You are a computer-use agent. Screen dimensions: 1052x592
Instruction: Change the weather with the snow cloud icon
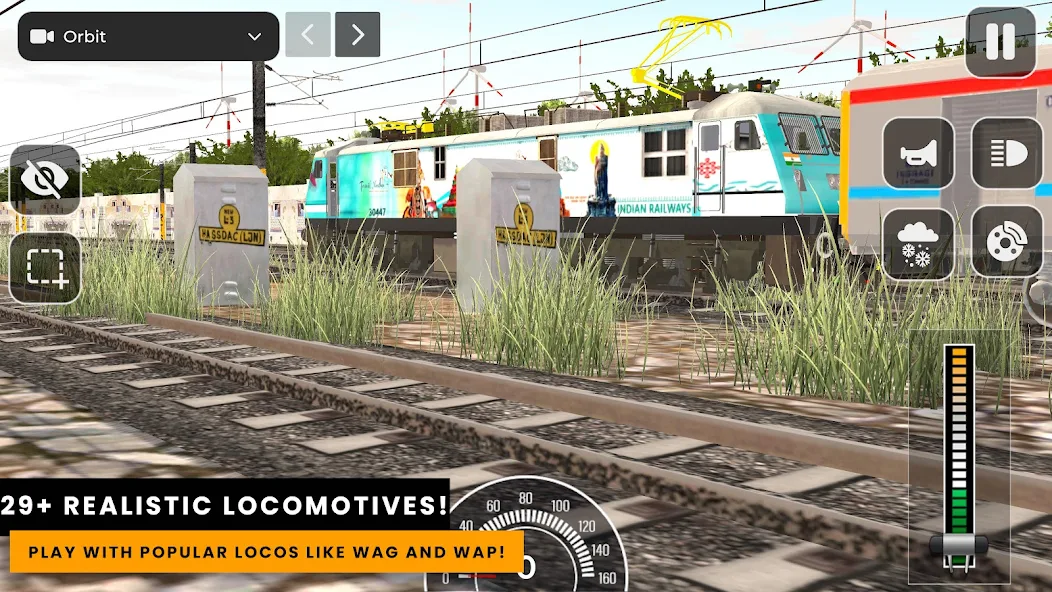point(918,243)
